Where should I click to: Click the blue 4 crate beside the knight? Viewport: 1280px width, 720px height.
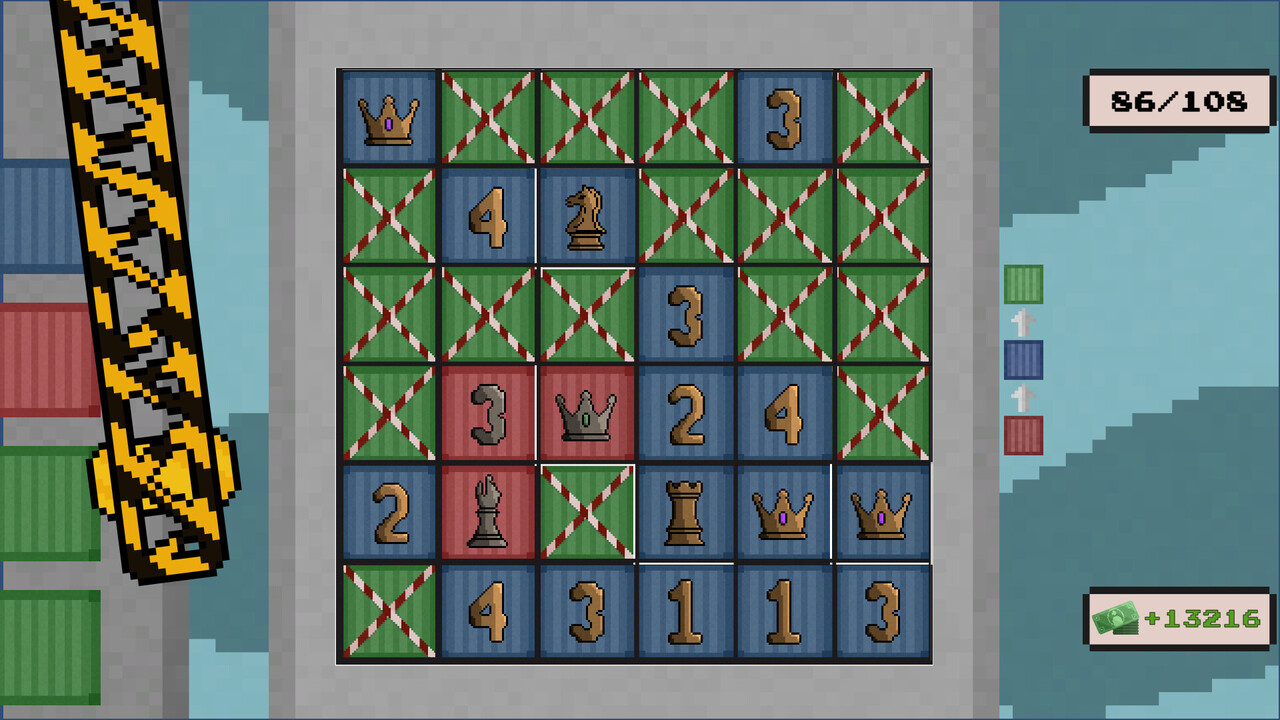pyautogui.click(x=487, y=215)
